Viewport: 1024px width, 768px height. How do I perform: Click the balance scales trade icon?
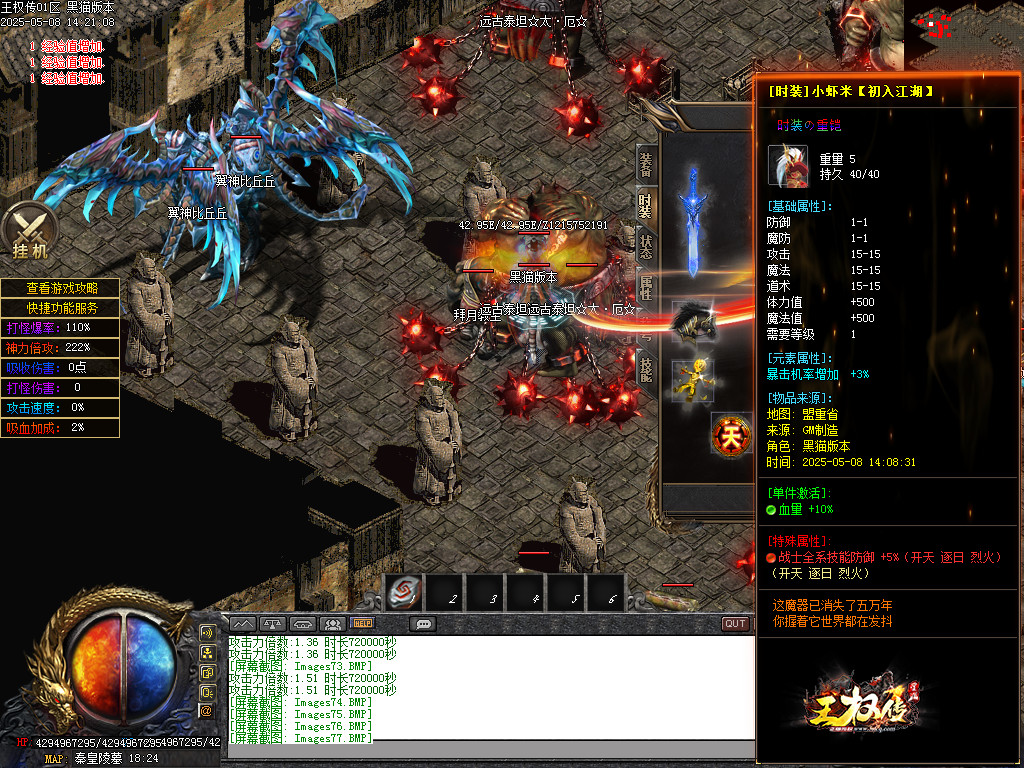tap(273, 624)
